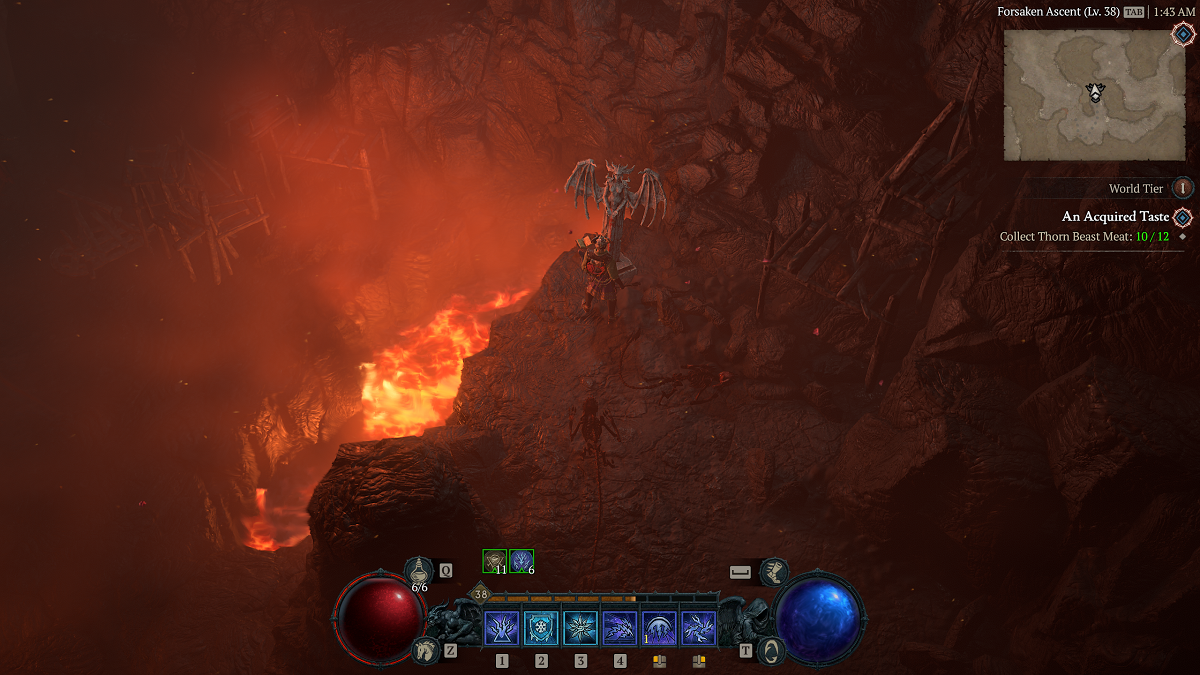Open the town portal icon
Screen dimensions: 1200x675
click(x=771, y=650)
